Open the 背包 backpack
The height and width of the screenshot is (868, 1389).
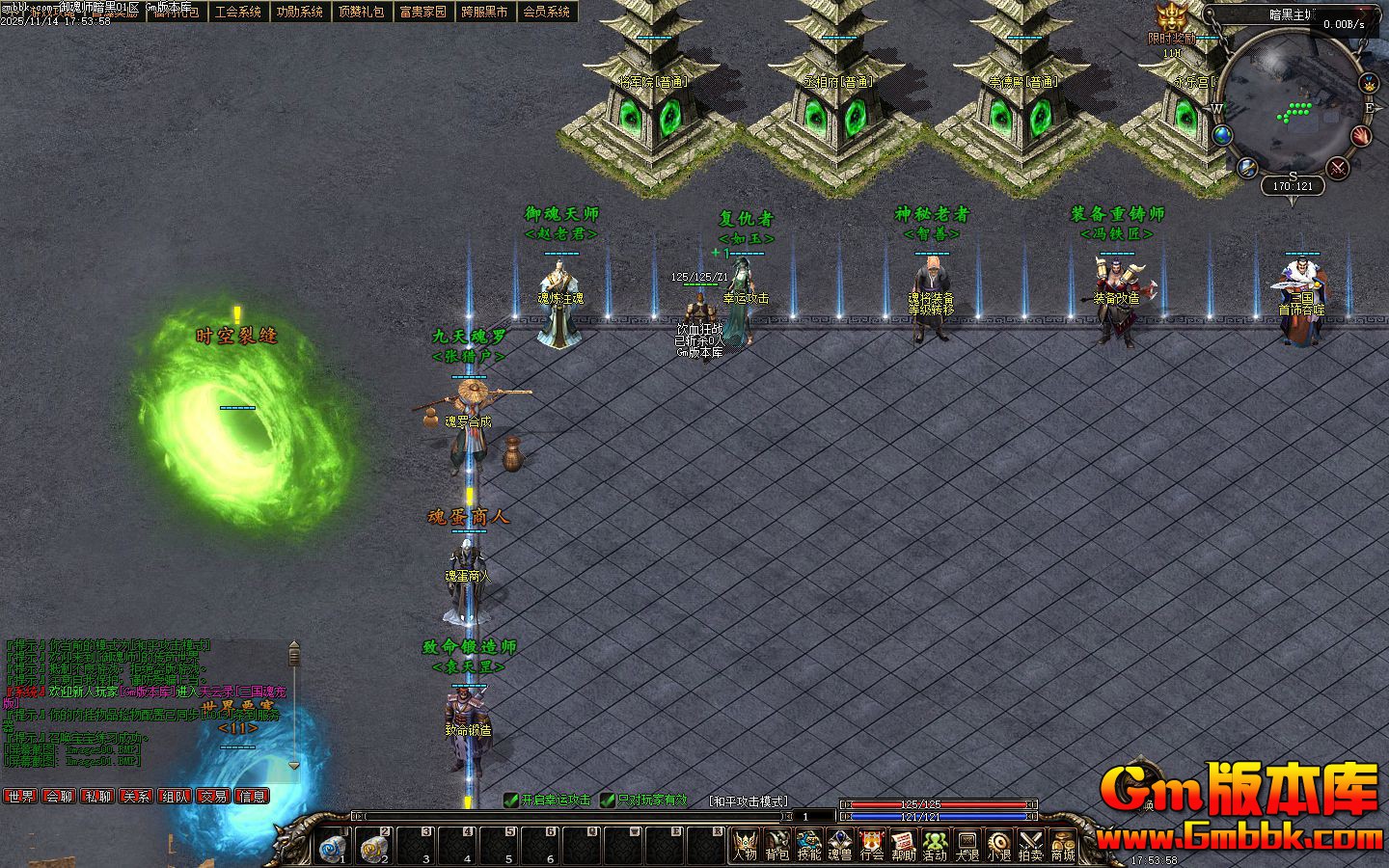[776, 846]
